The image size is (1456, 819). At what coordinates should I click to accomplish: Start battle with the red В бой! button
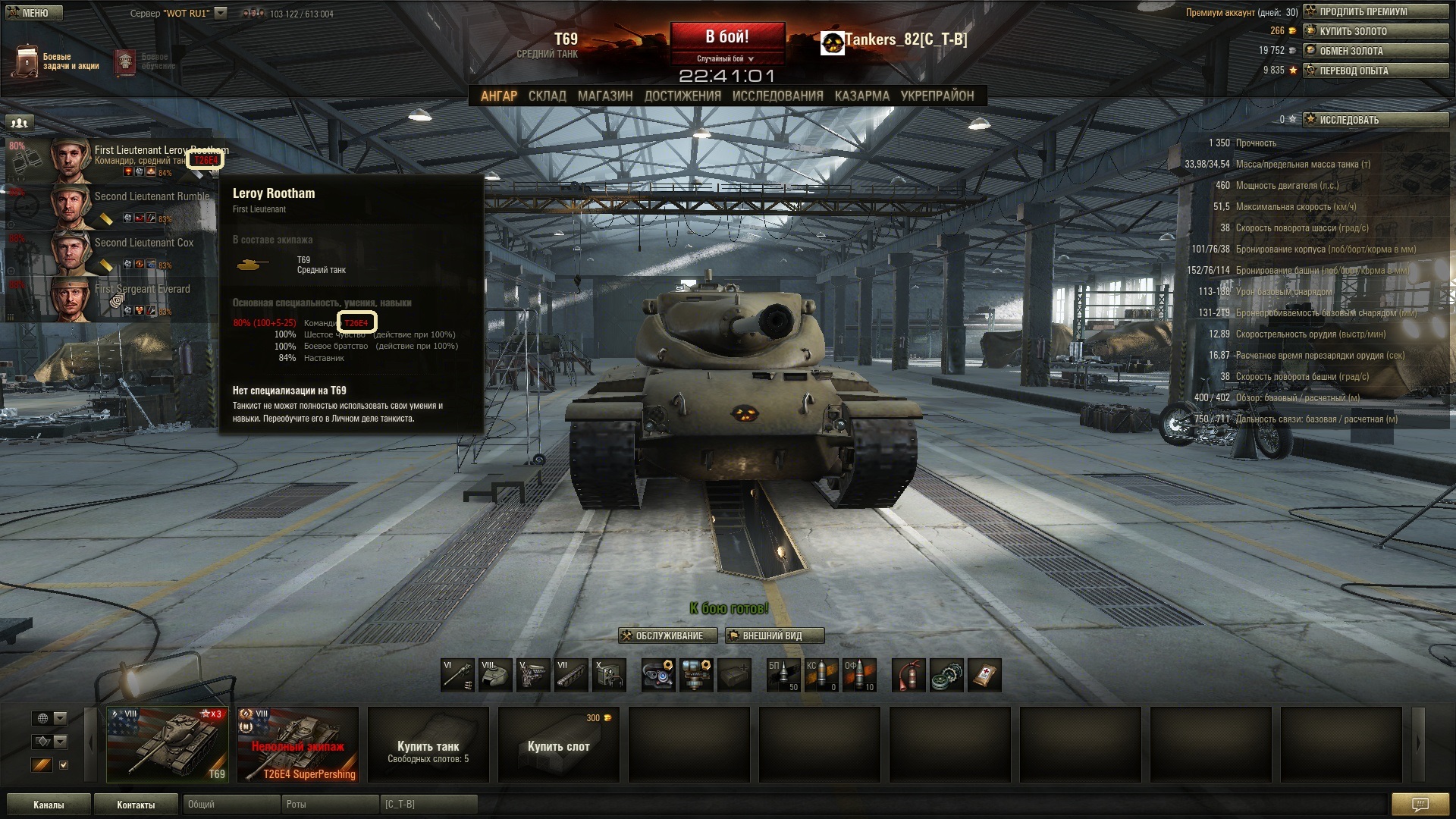[726, 37]
